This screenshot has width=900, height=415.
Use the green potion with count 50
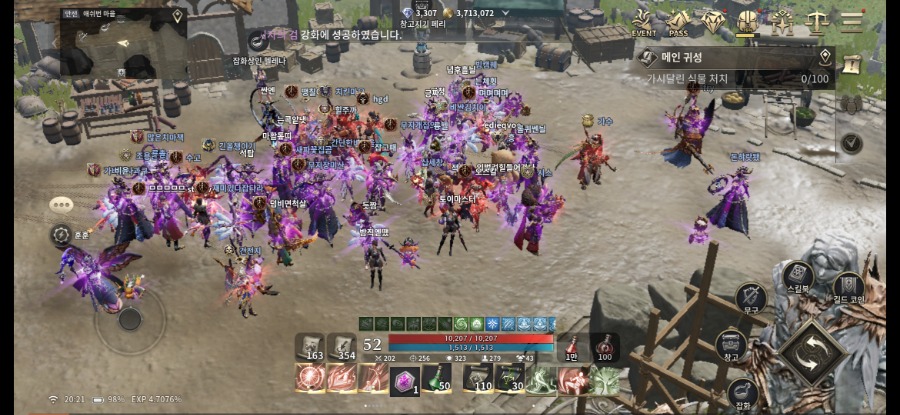point(432,378)
